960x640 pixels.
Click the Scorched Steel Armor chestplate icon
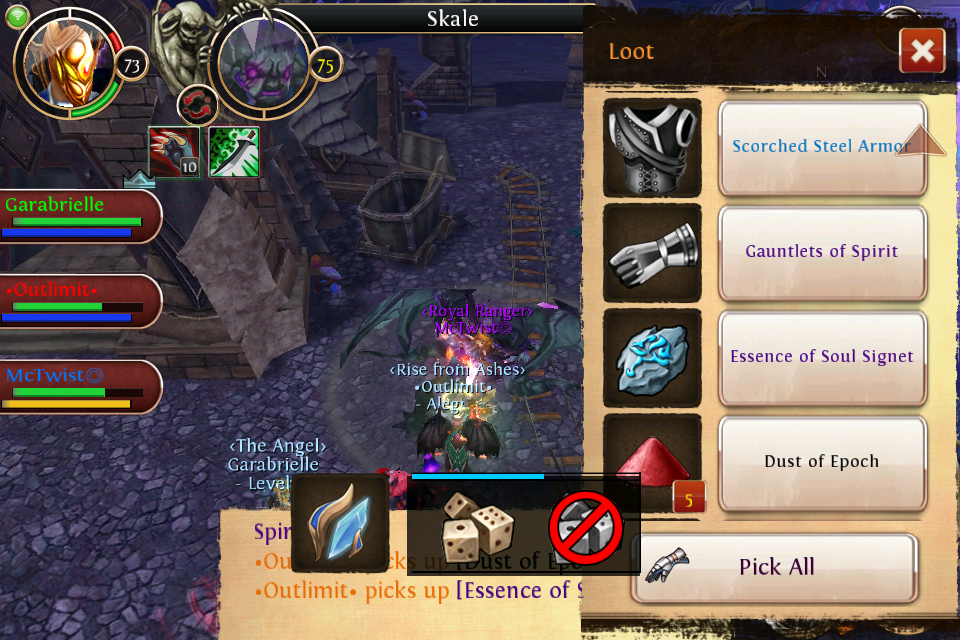(653, 147)
